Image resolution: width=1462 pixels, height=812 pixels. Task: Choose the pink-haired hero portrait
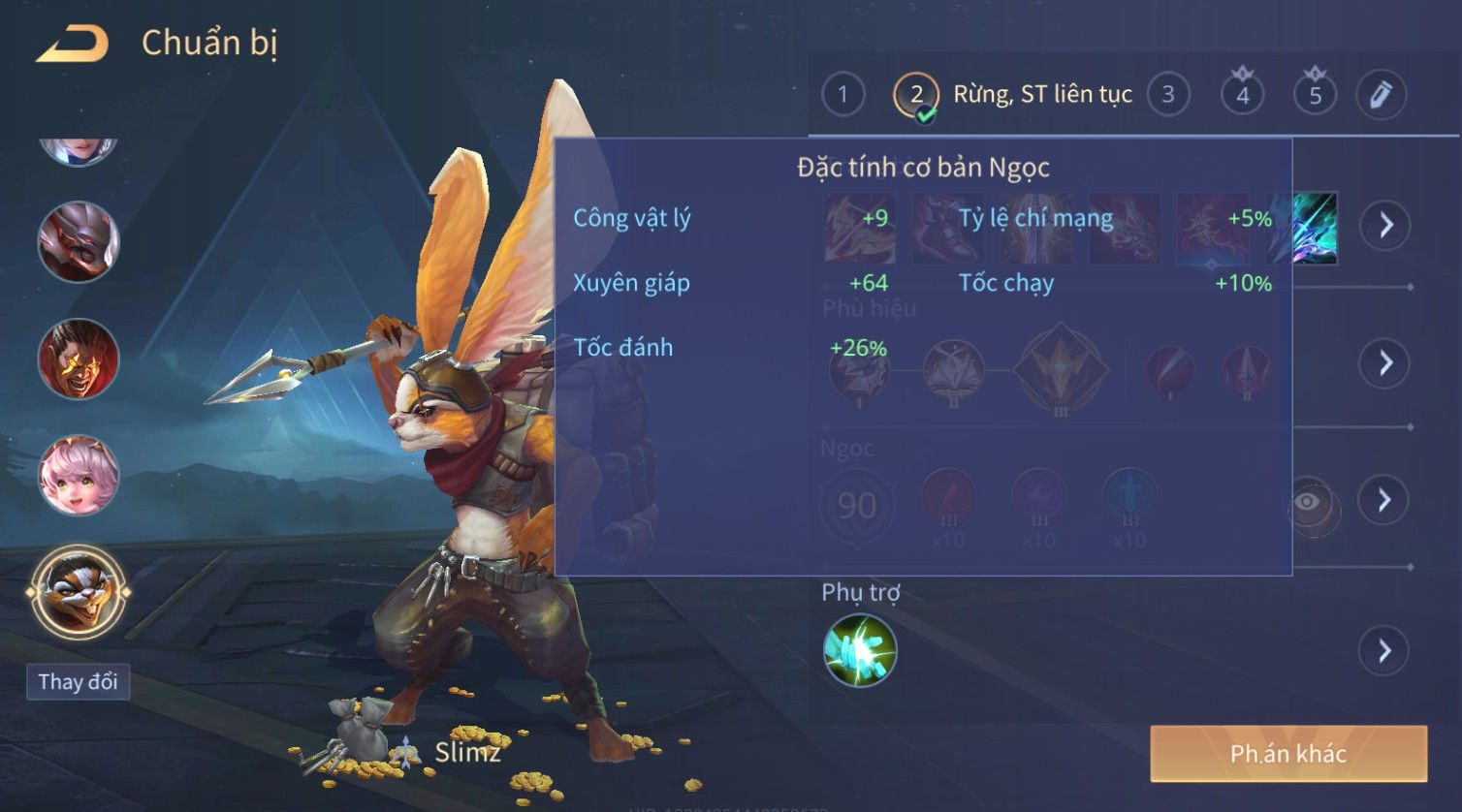[x=79, y=475]
